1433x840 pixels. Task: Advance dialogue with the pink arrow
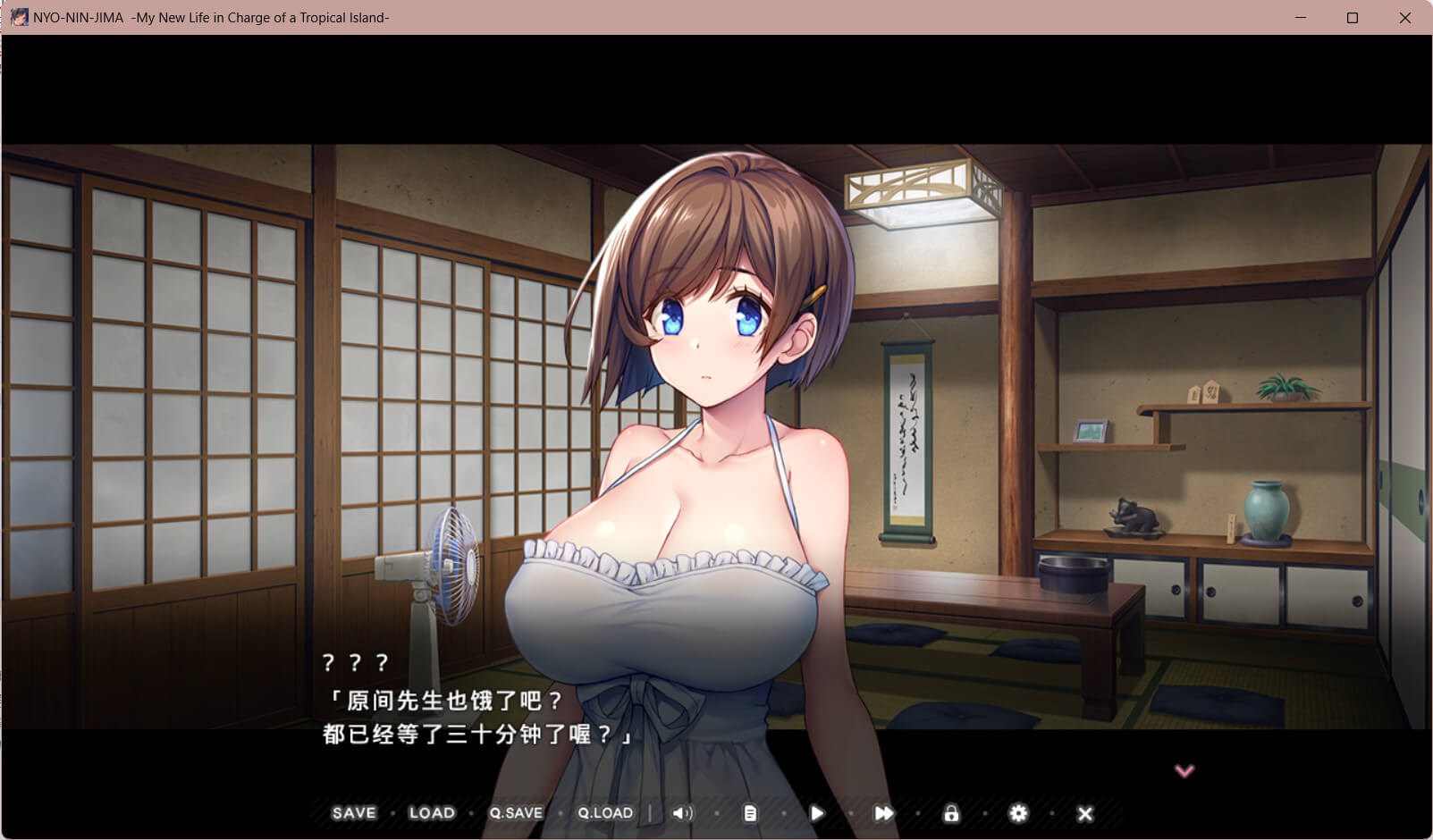1184,770
